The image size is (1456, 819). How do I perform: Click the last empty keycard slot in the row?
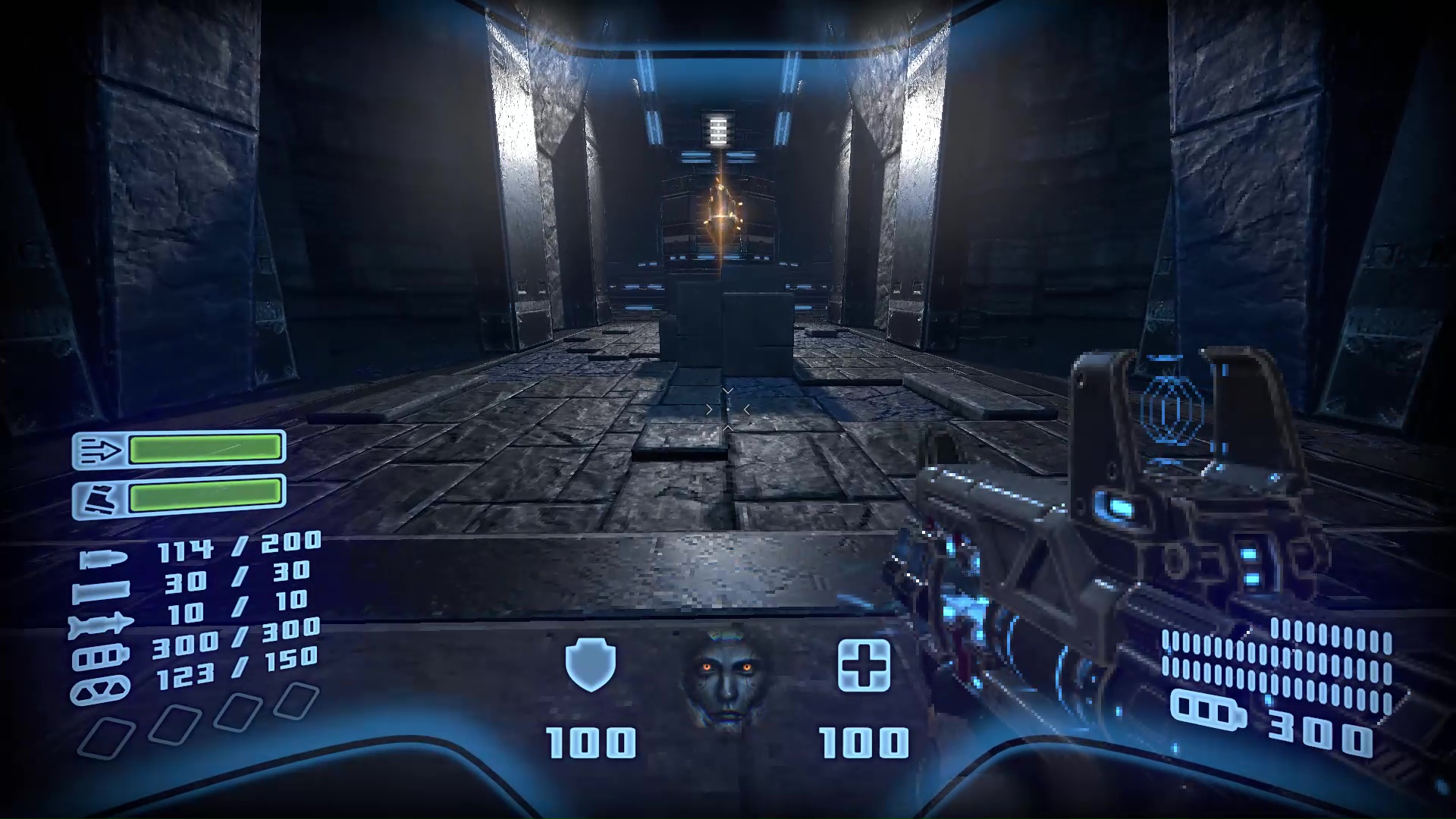pyautogui.click(x=299, y=699)
